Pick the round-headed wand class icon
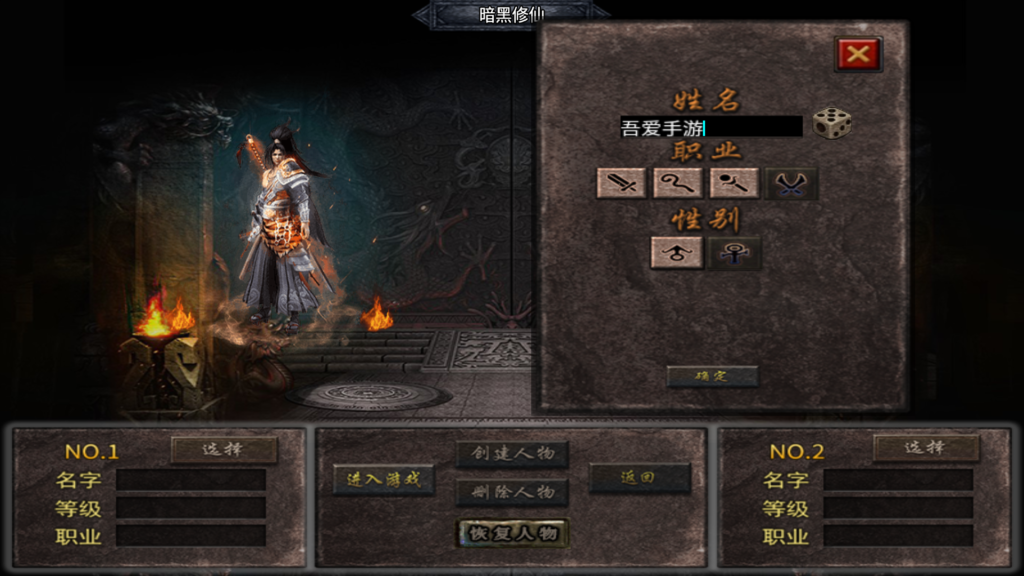Image resolution: width=1024 pixels, height=576 pixels. (734, 183)
